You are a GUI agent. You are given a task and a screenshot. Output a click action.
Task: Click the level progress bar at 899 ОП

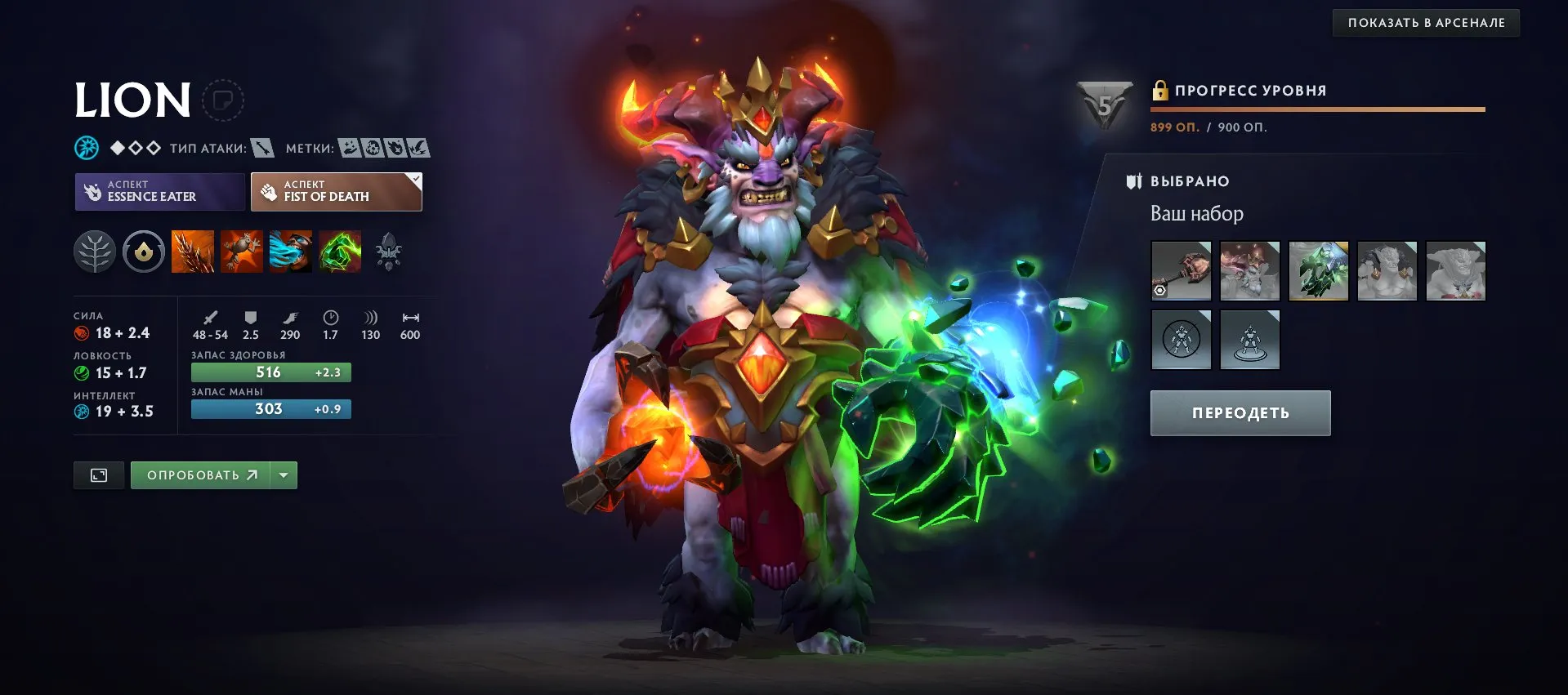tap(1316, 107)
